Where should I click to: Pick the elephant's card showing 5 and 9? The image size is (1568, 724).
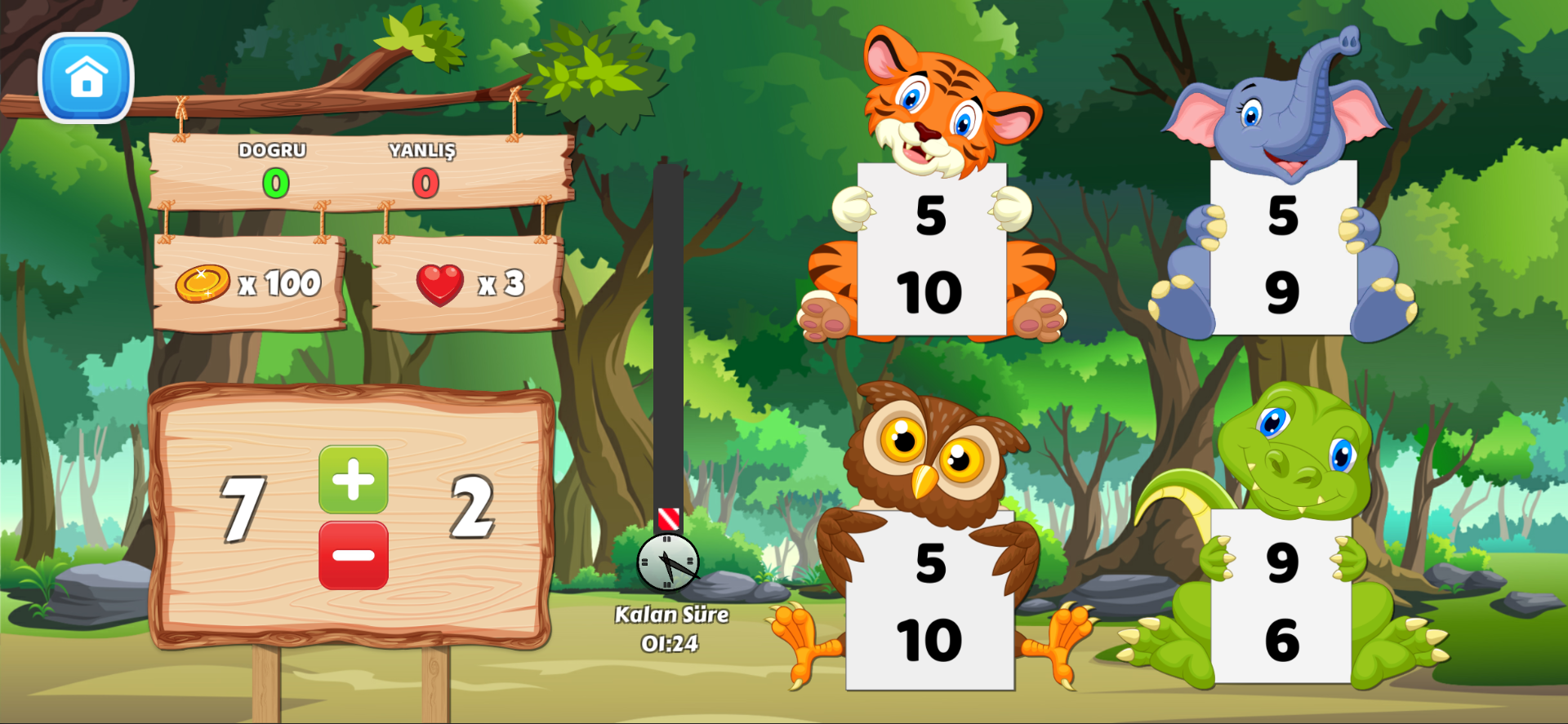[1282, 249]
